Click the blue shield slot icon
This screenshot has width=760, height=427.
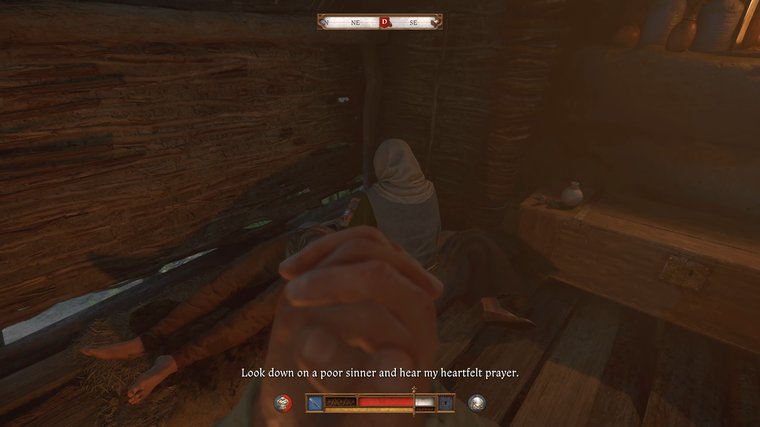[446, 403]
